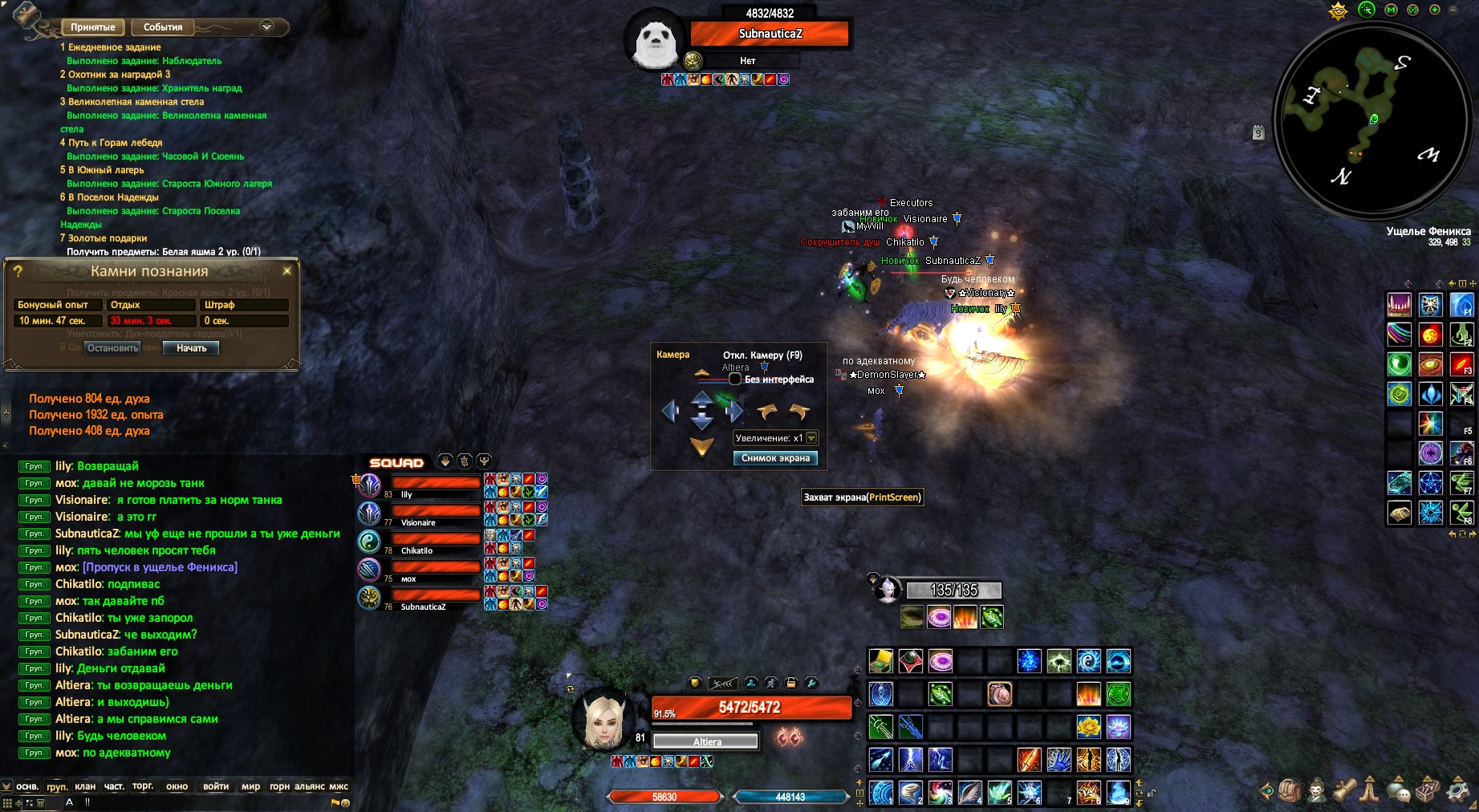Open the События quest tab
This screenshot has width=1479, height=812.
163,27
